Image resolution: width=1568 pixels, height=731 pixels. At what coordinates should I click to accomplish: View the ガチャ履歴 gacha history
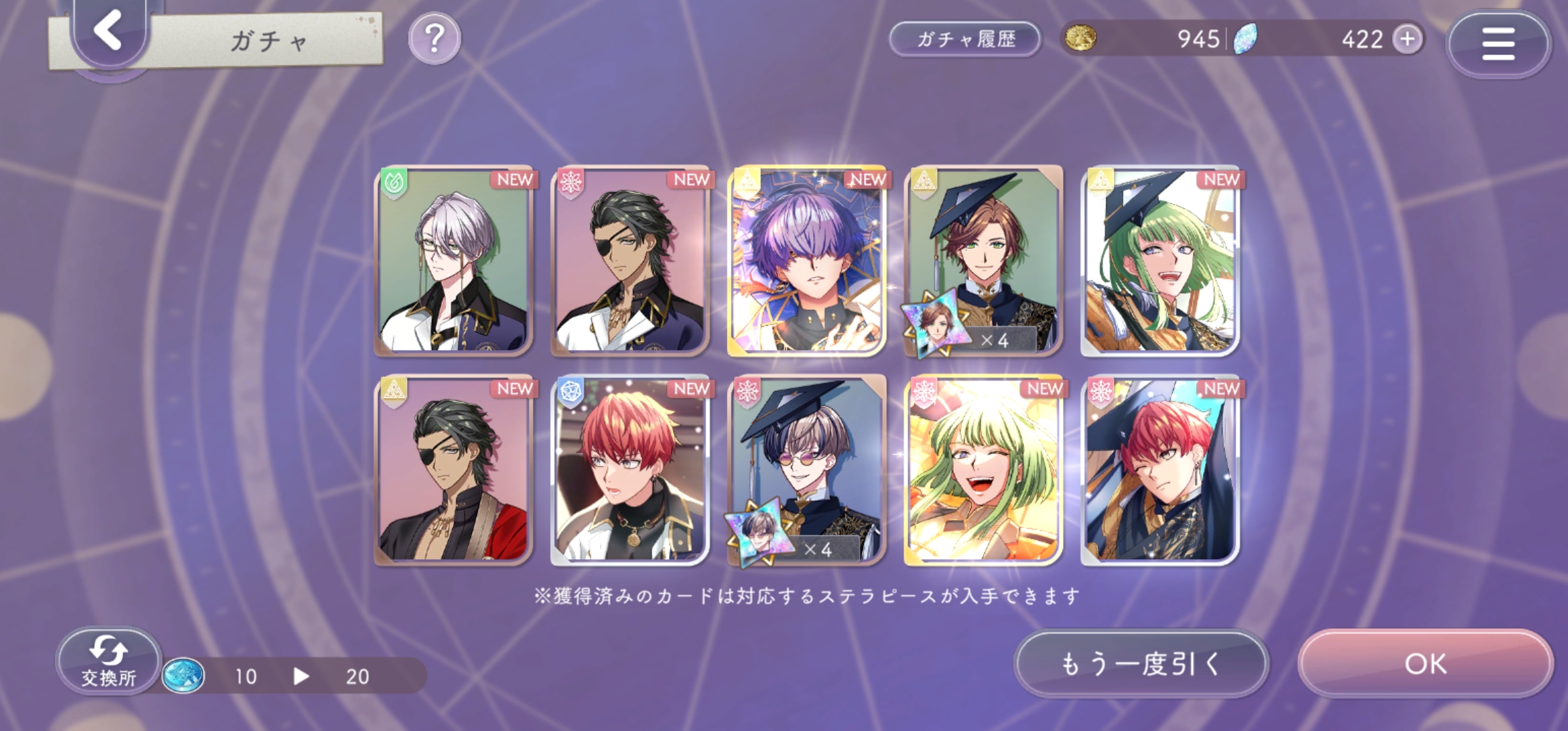pyautogui.click(x=965, y=39)
